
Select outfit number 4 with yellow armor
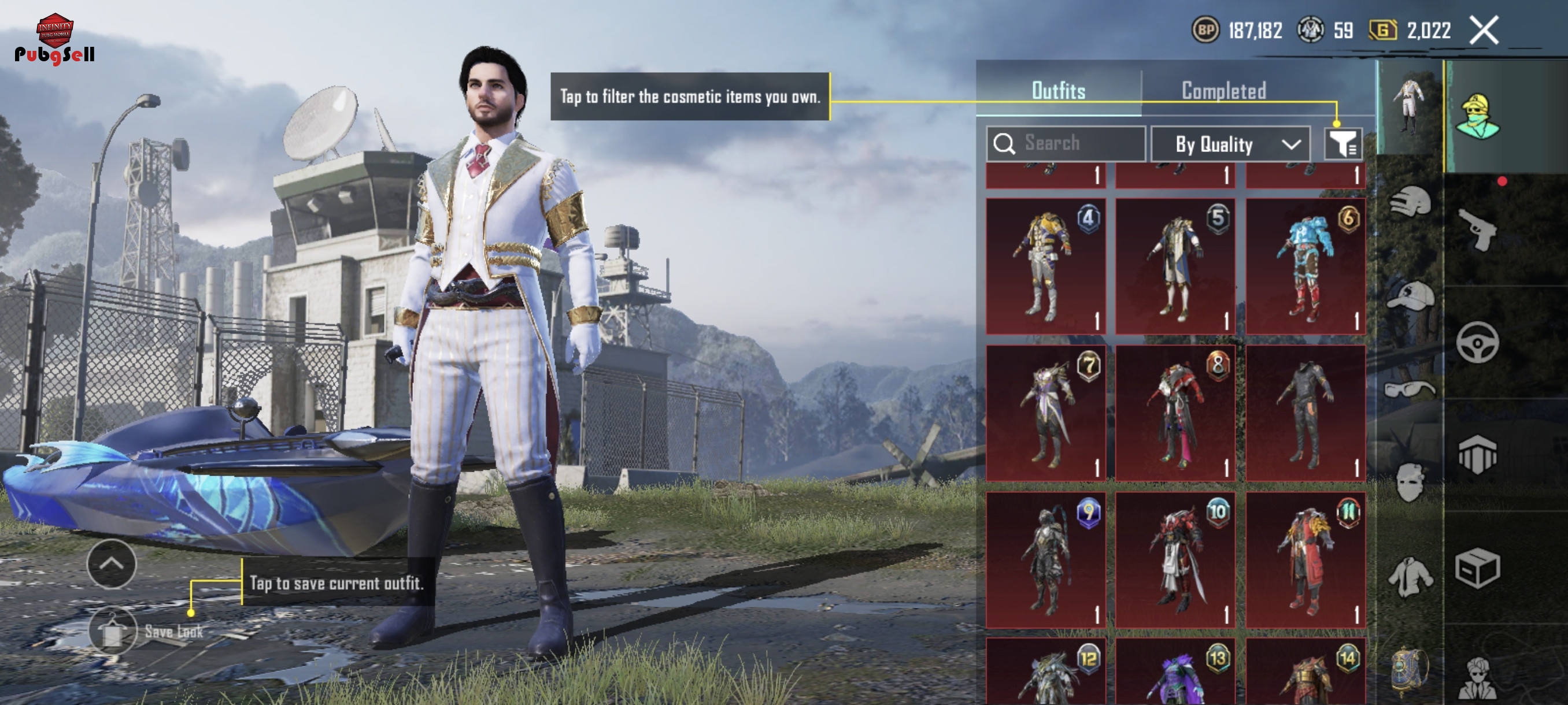pos(1046,266)
